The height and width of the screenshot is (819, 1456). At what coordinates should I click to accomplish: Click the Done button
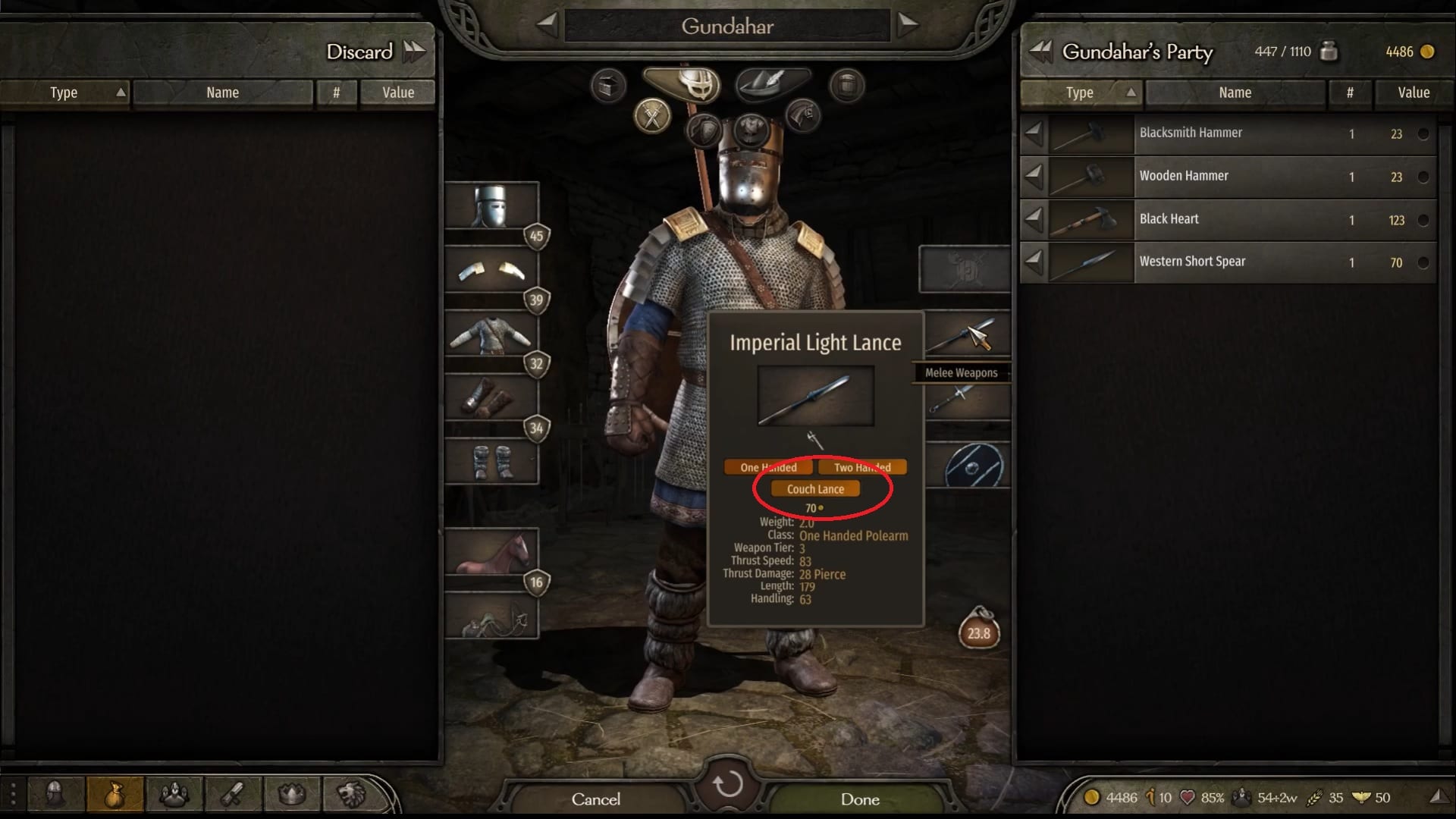861,799
